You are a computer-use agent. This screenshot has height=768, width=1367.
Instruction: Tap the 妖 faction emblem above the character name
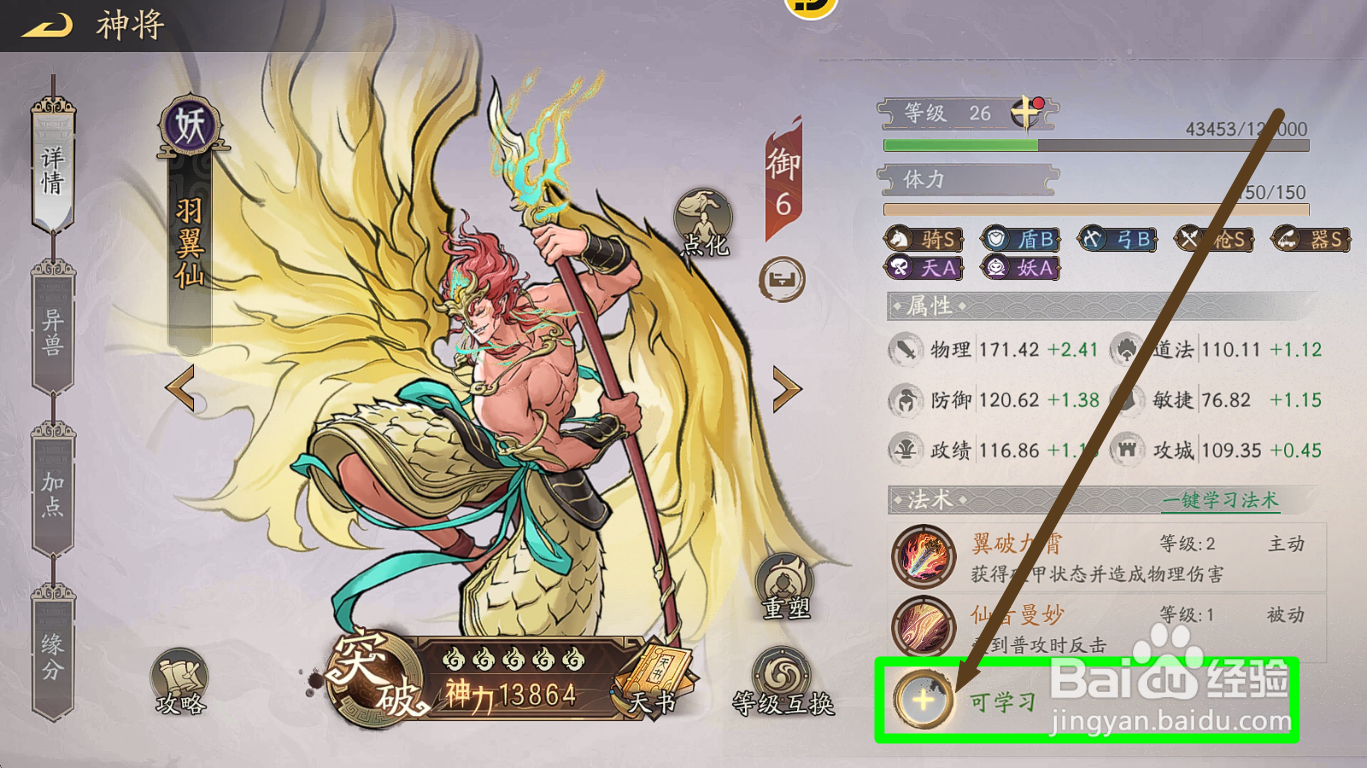pos(191,122)
